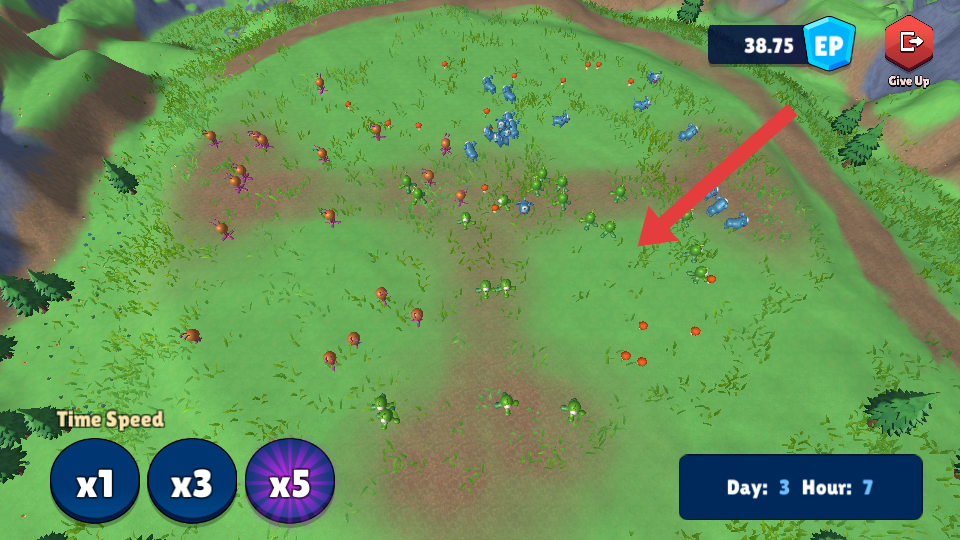Set time speed to x1

click(96, 484)
